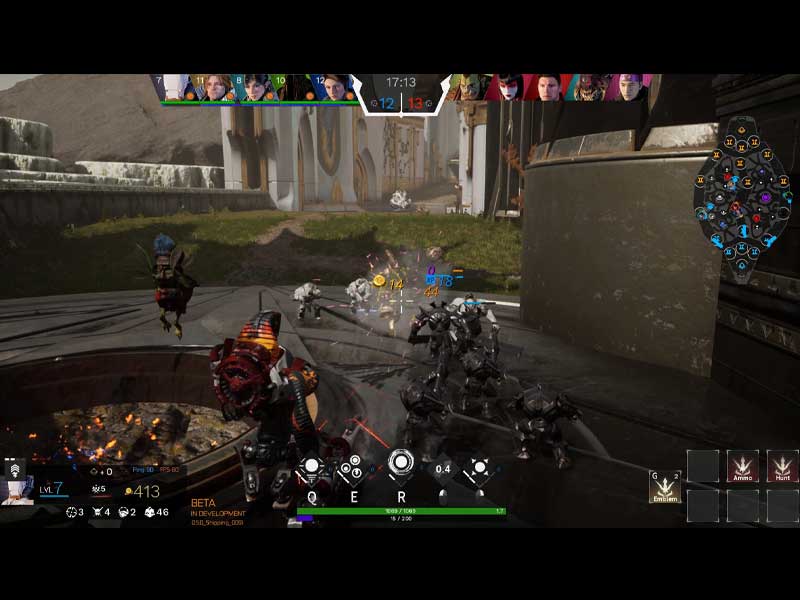Trigger the ultimate ability labeled R
800x600 pixels.
(401, 463)
